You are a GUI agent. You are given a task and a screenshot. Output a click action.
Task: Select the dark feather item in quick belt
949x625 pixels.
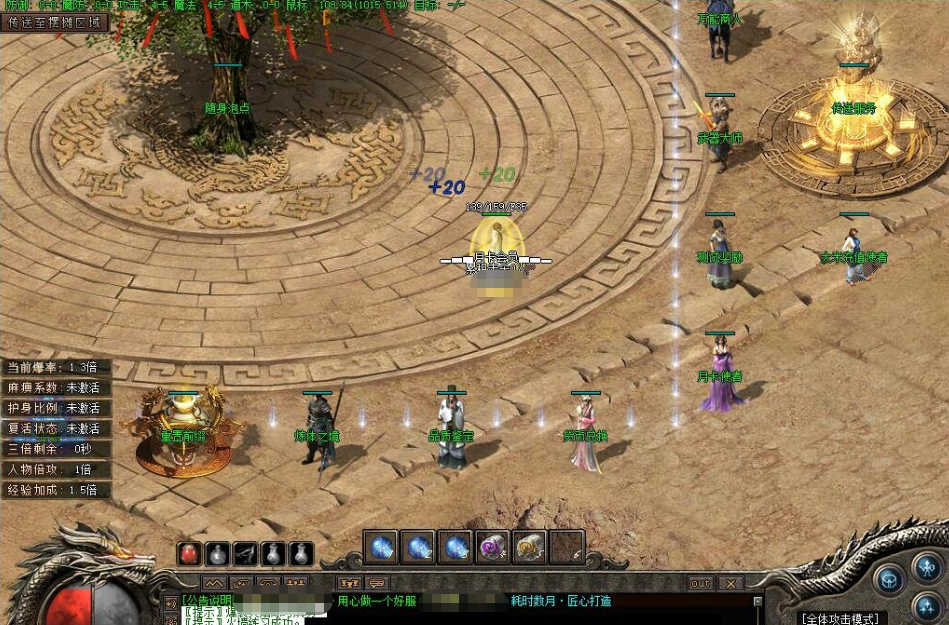[246, 554]
